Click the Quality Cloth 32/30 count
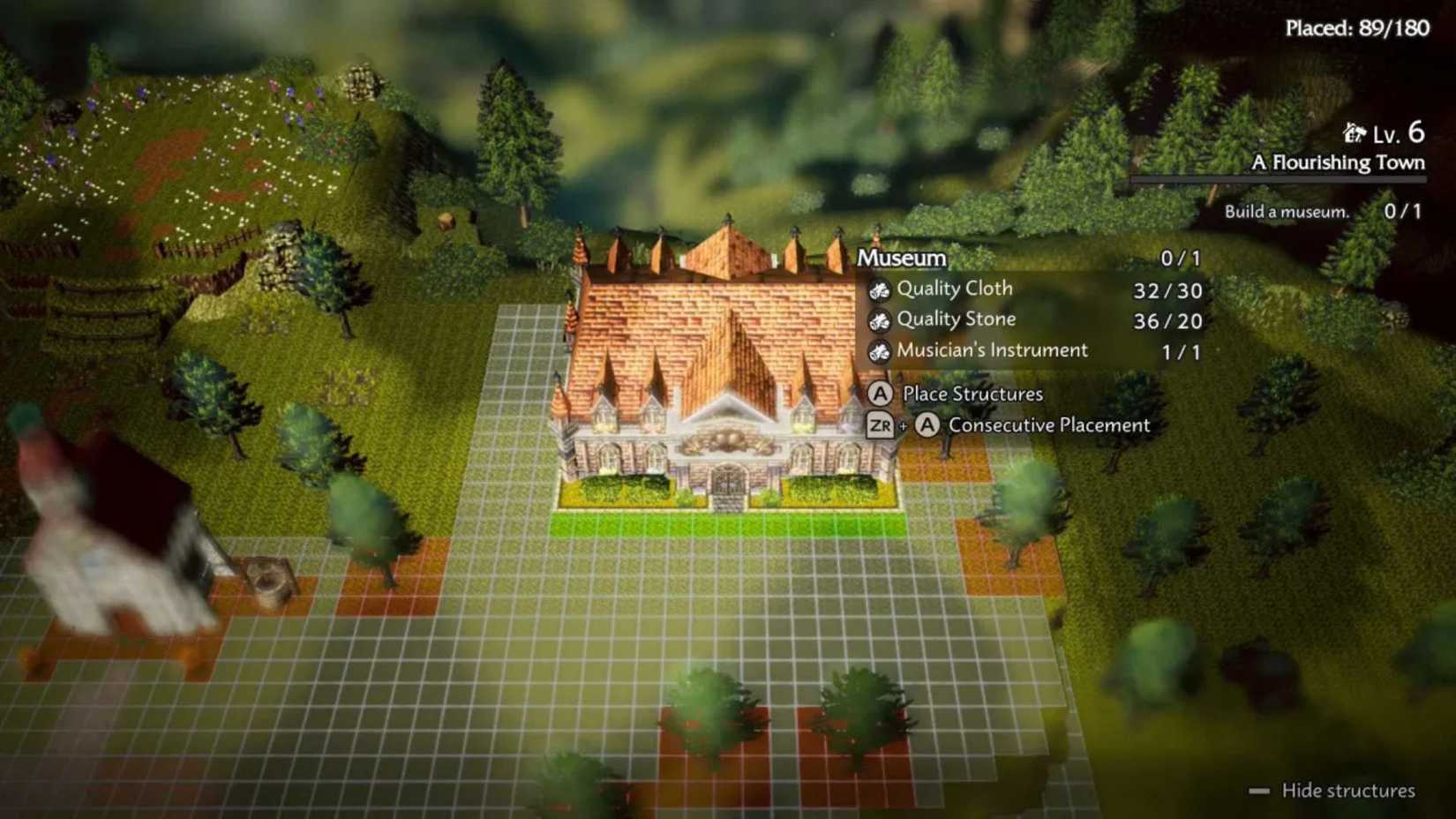 pos(1167,289)
